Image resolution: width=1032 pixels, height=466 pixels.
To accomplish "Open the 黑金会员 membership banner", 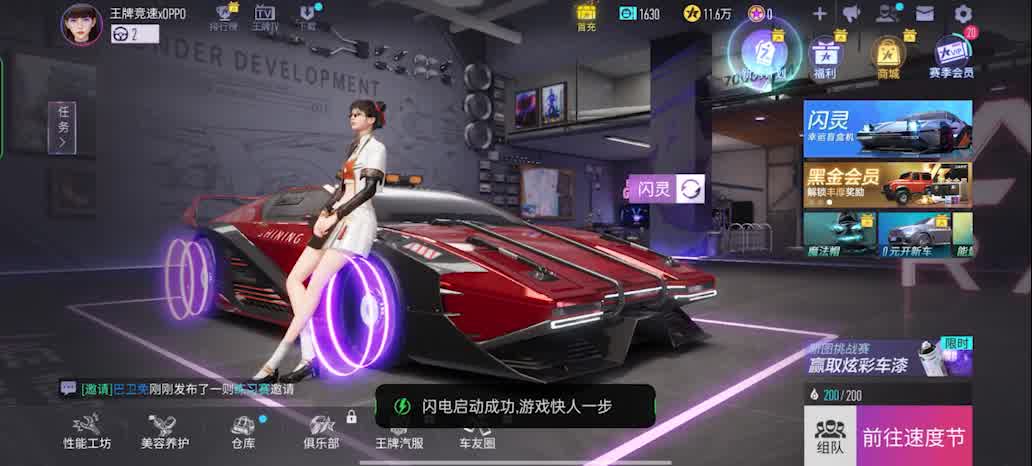I will click(x=887, y=184).
